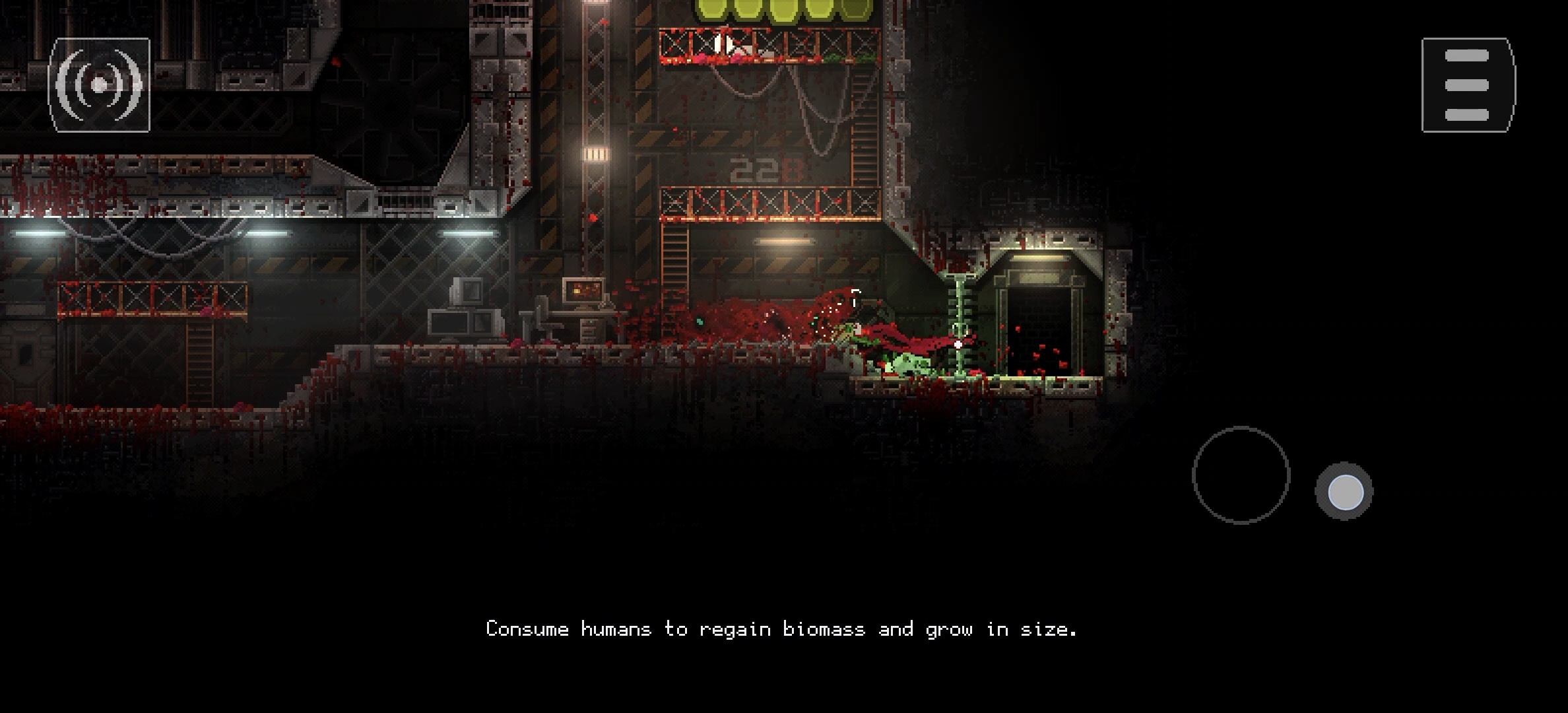Activate the echolocation pulse ability

click(102, 84)
